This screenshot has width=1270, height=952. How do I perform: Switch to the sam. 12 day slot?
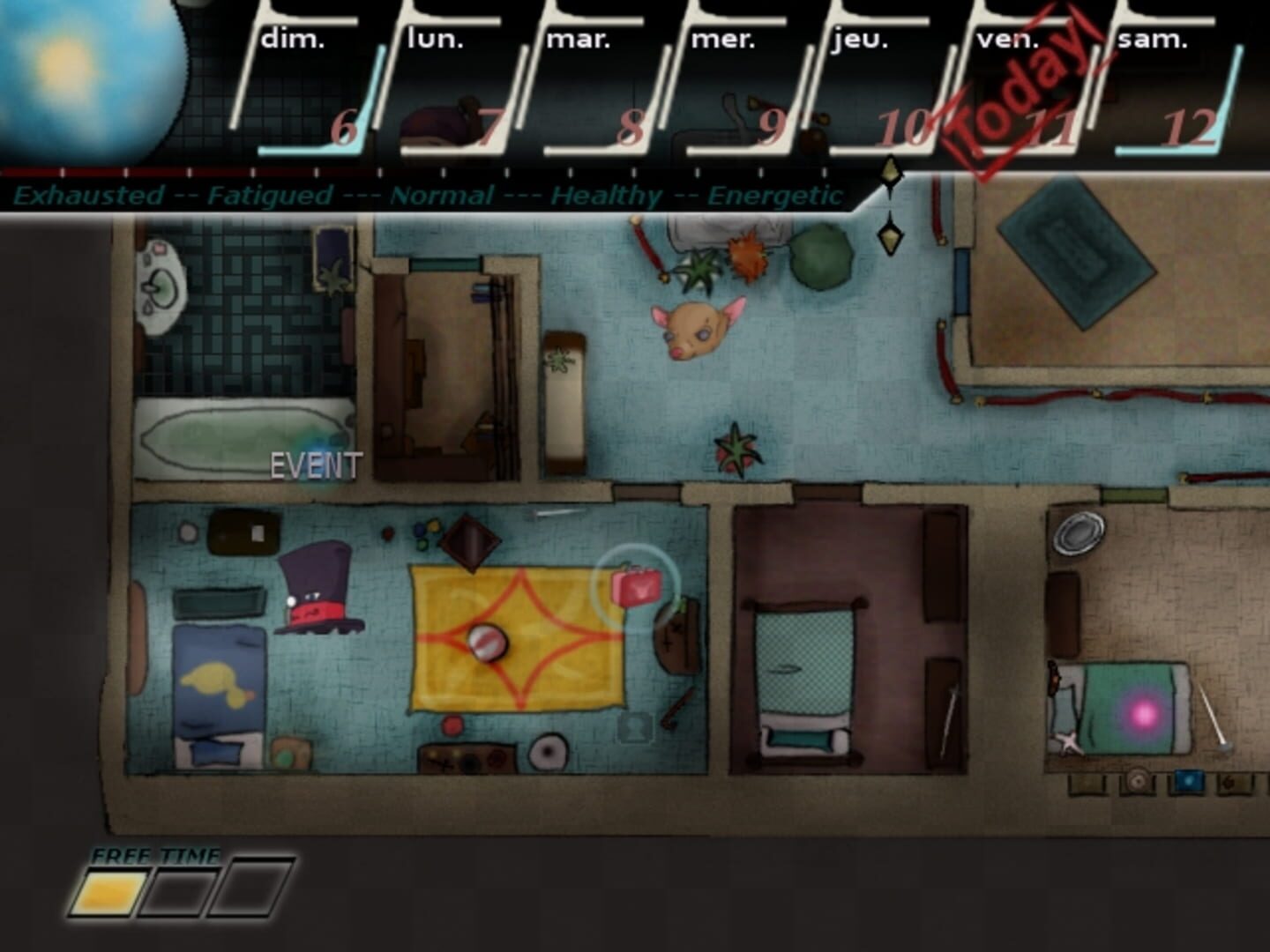[x=1173, y=79]
